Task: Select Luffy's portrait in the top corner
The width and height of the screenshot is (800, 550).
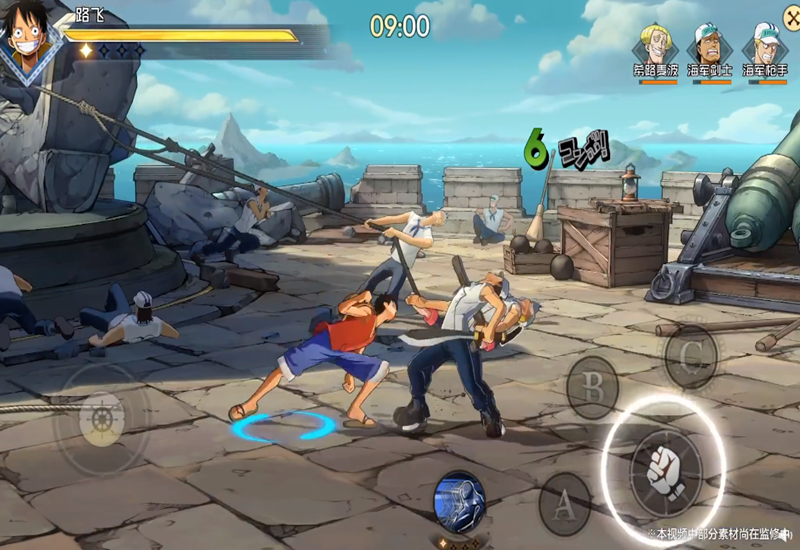Action: pyautogui.click(x=27, y=40)
